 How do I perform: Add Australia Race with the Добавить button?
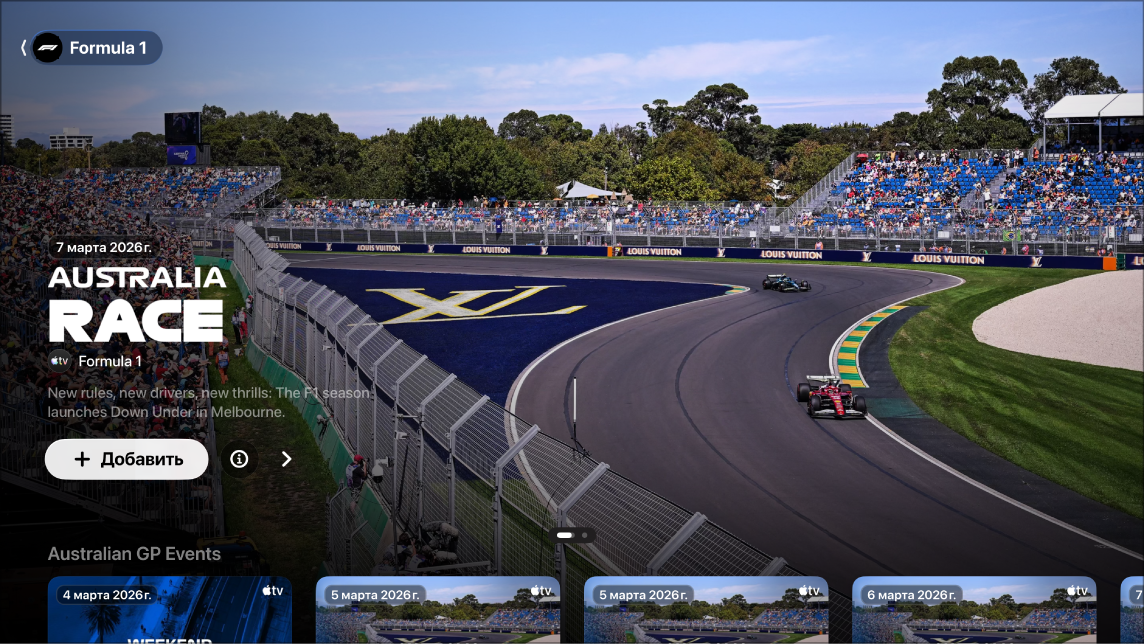pyautogui.click(x=127, y=459)
